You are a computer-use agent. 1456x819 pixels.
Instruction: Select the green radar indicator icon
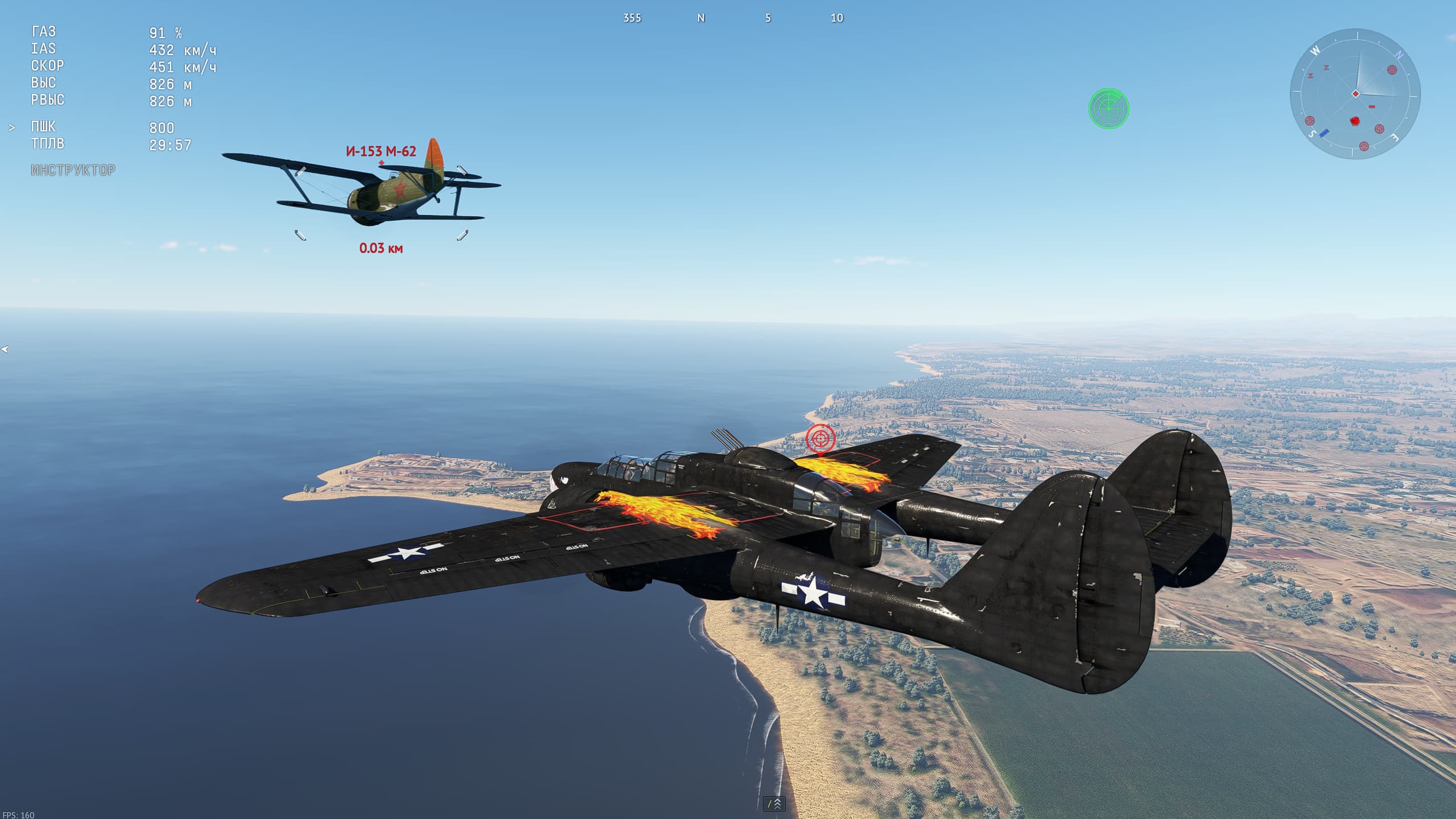tap(1108, 108)
